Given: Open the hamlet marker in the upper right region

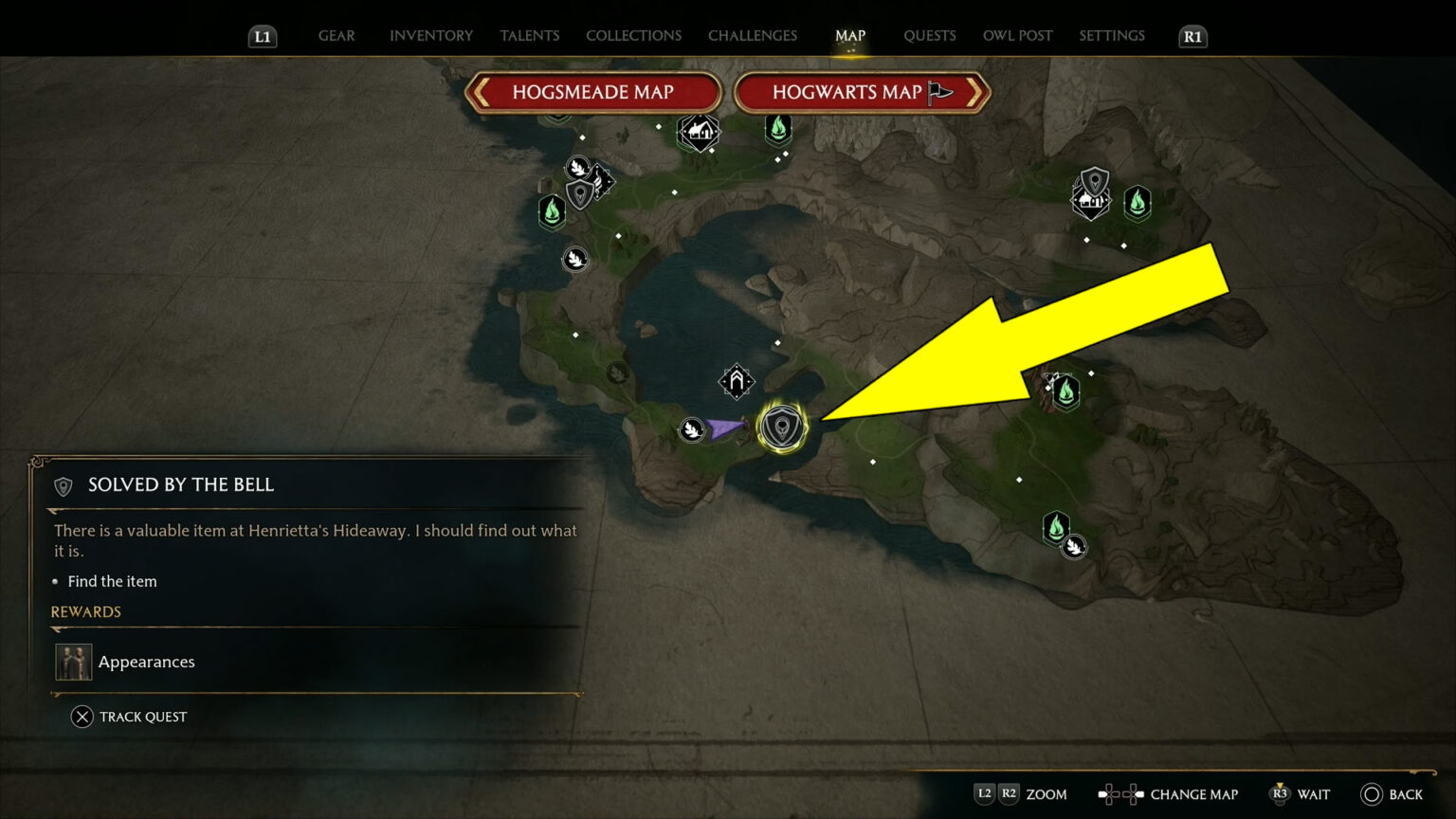Looking at the screenshot, I should tap(1091, 201).
